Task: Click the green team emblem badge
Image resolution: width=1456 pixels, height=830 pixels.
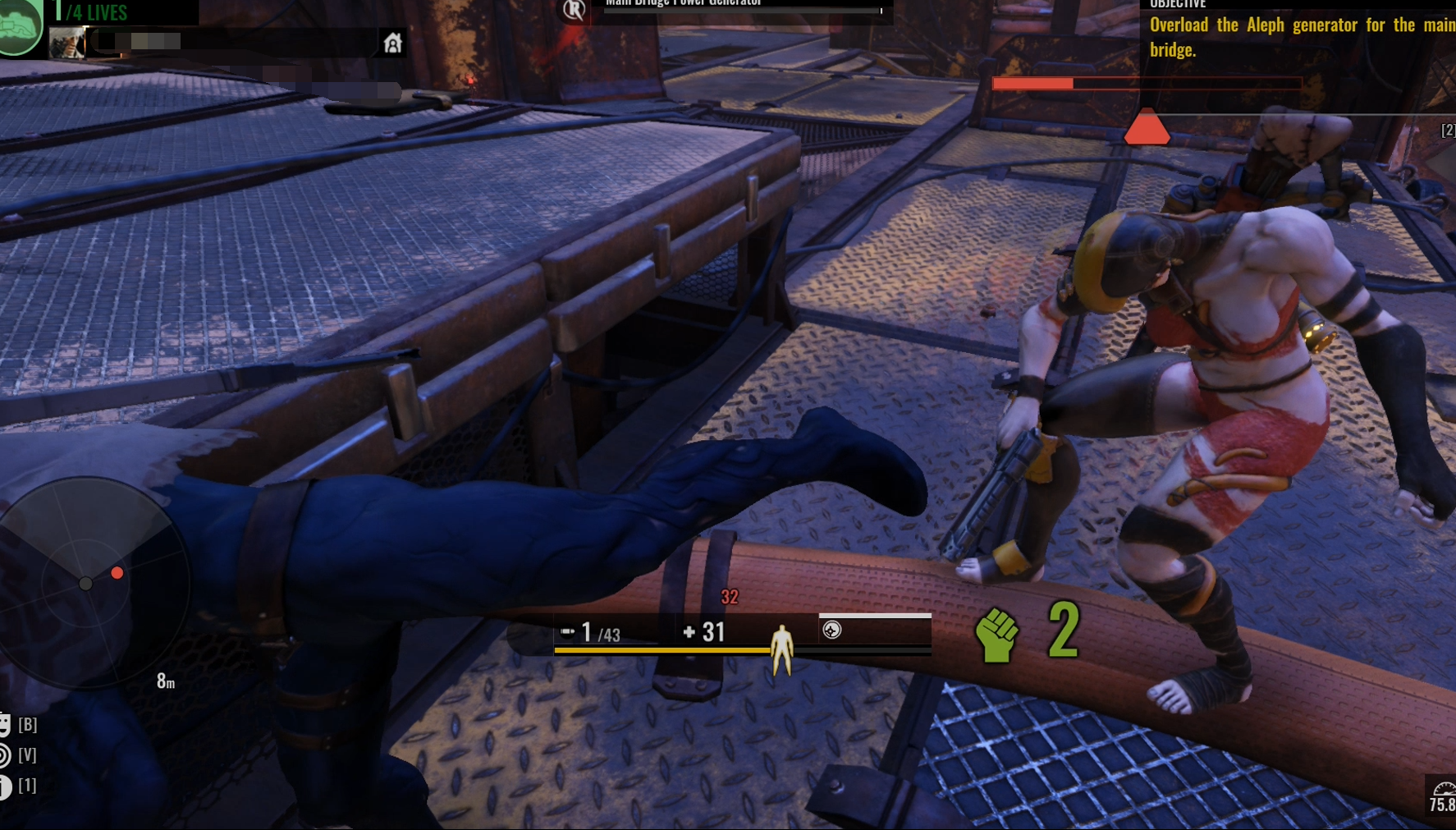Action: click(x=20, y=26)
